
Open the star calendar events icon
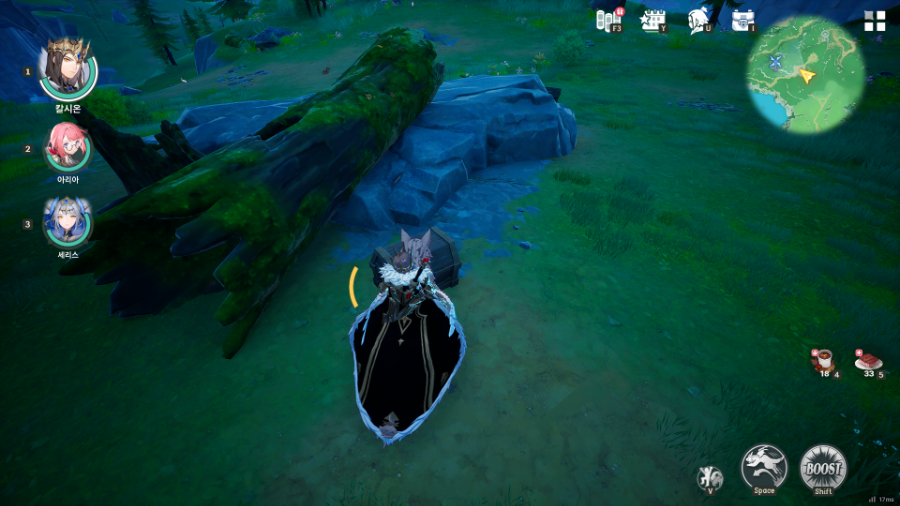pos(653,20)
